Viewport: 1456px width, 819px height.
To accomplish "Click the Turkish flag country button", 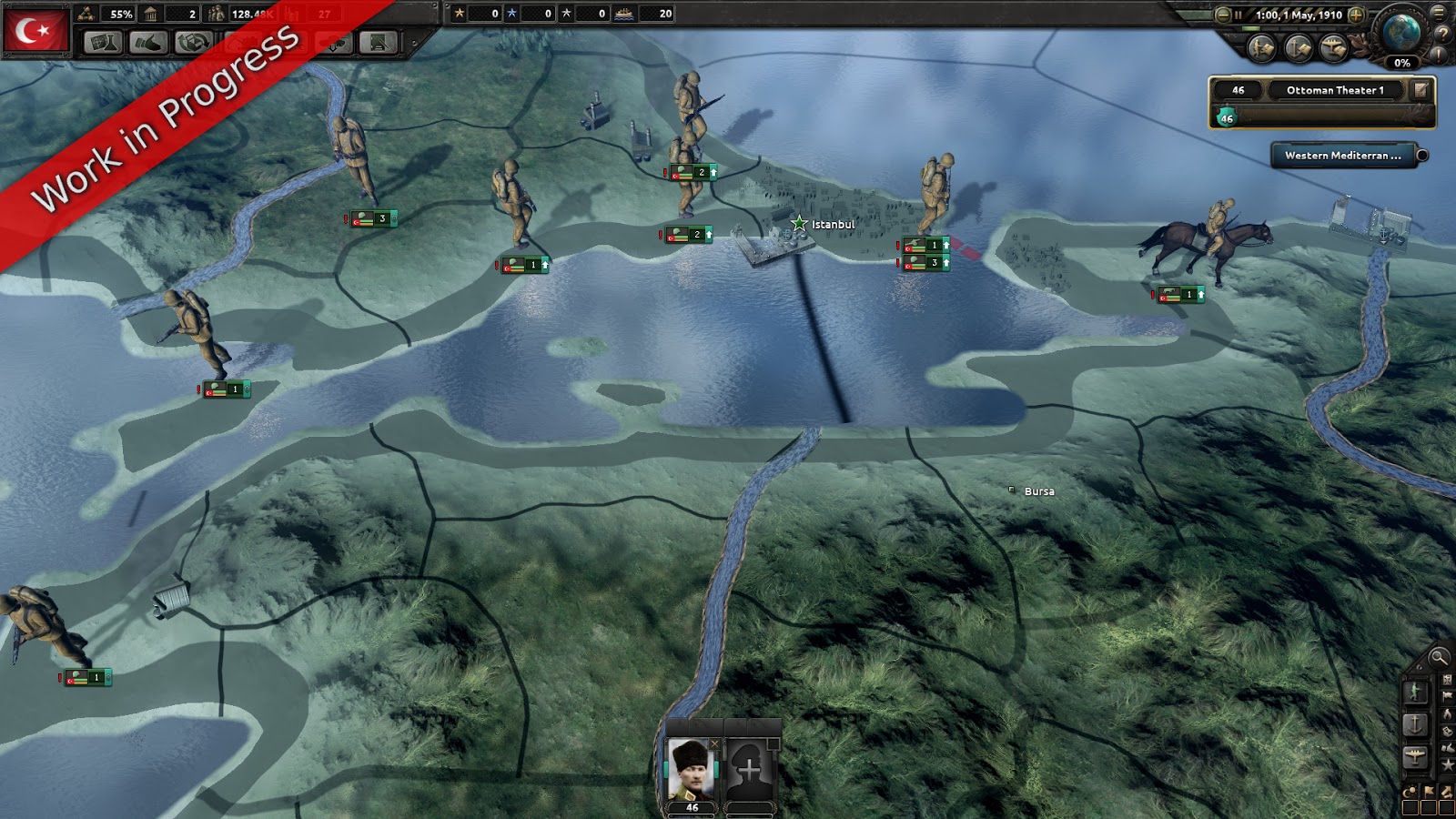I will [x=36, y=30].
